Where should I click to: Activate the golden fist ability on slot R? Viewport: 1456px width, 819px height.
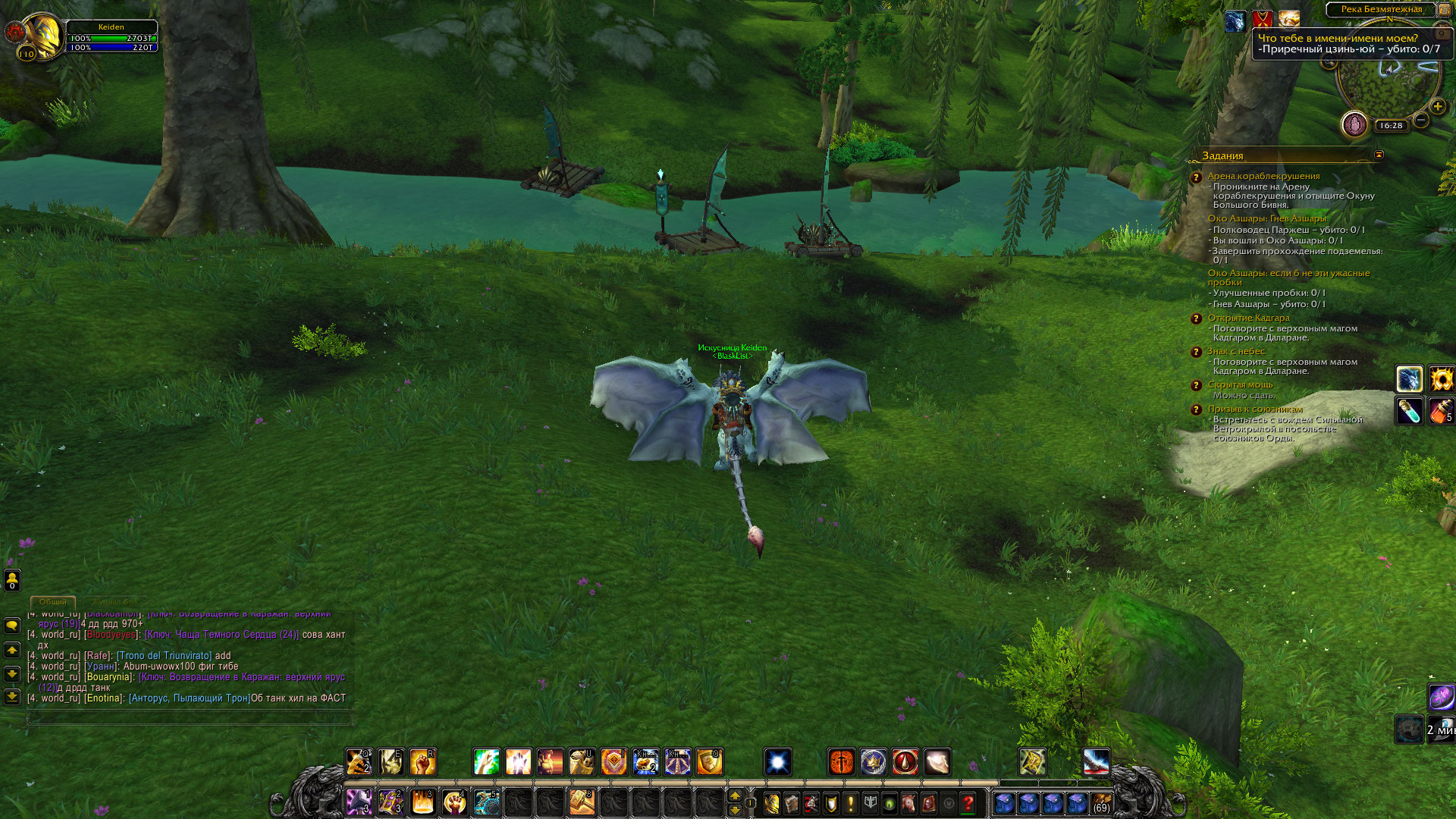click(x=422, y=762)
